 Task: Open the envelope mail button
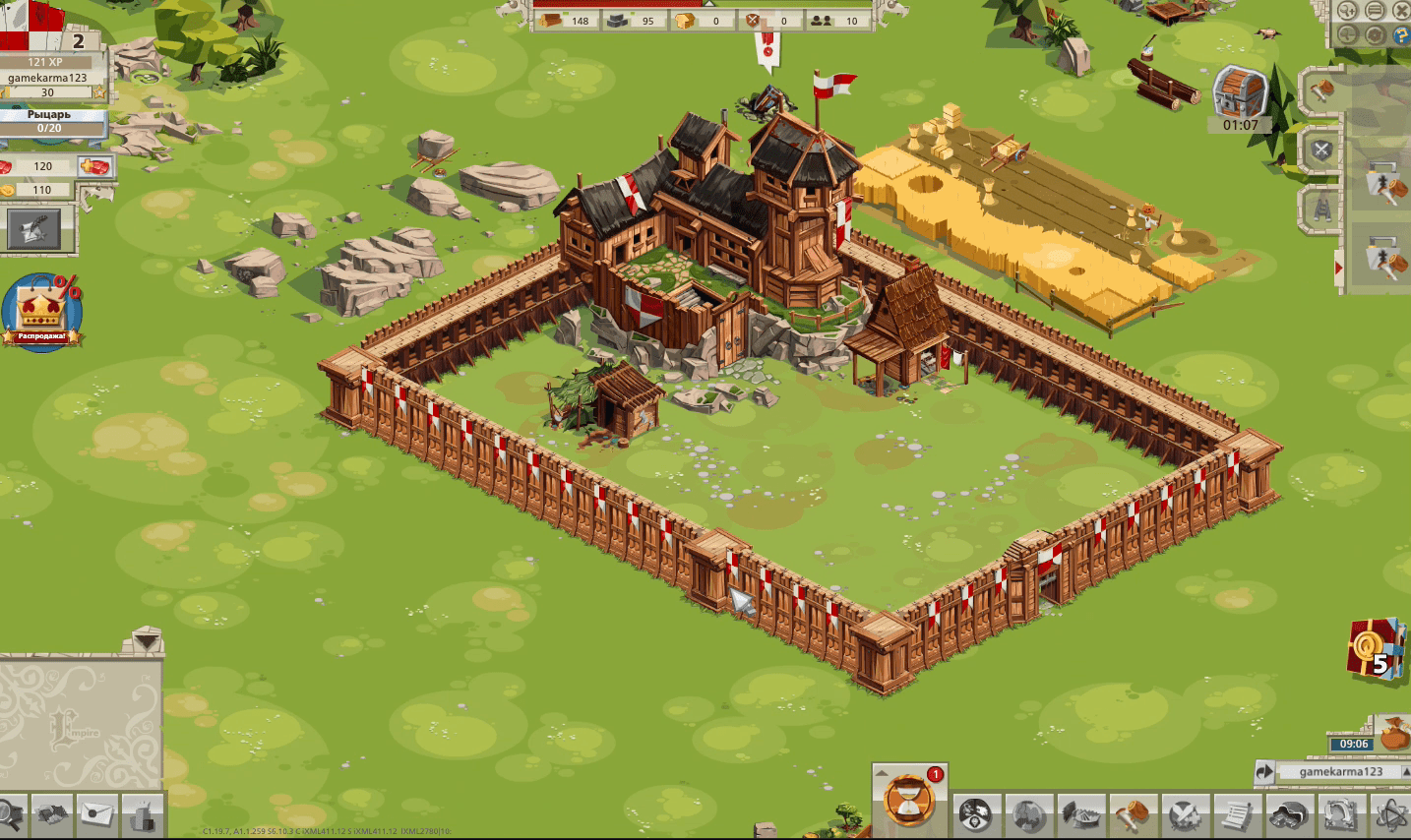point(97,814)
